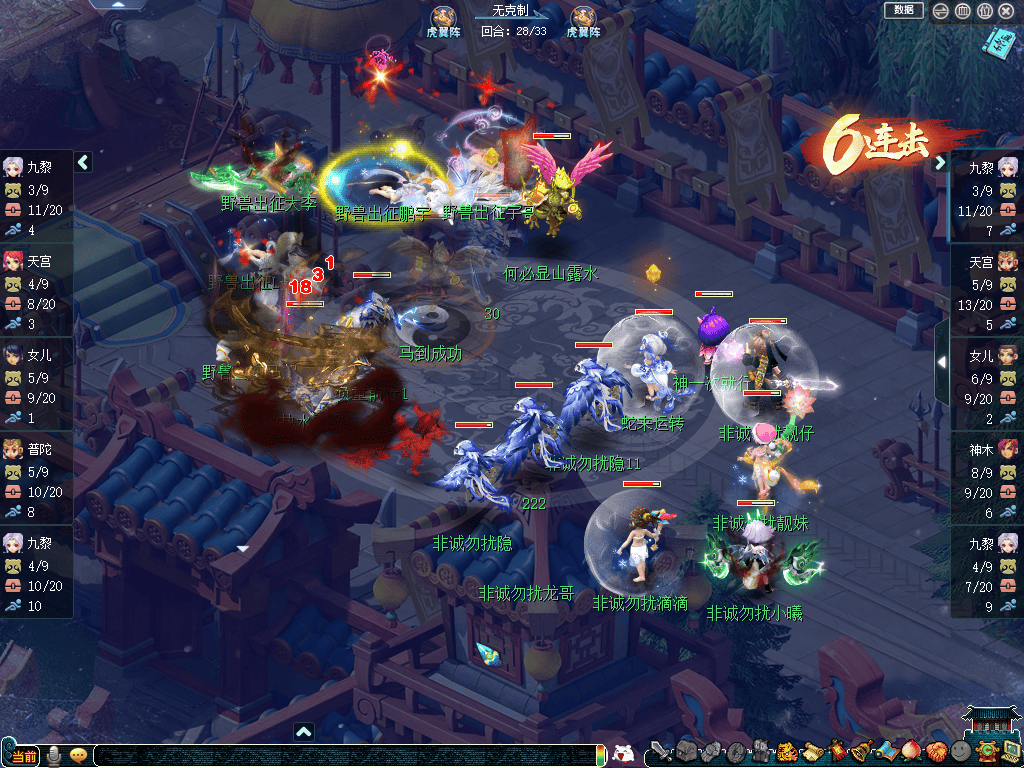The height and width of the screenshot is (768, 1024).
Task: Select the tiger head icon in the toolbar
Action: pyautogui.click(x=788, y=751)
